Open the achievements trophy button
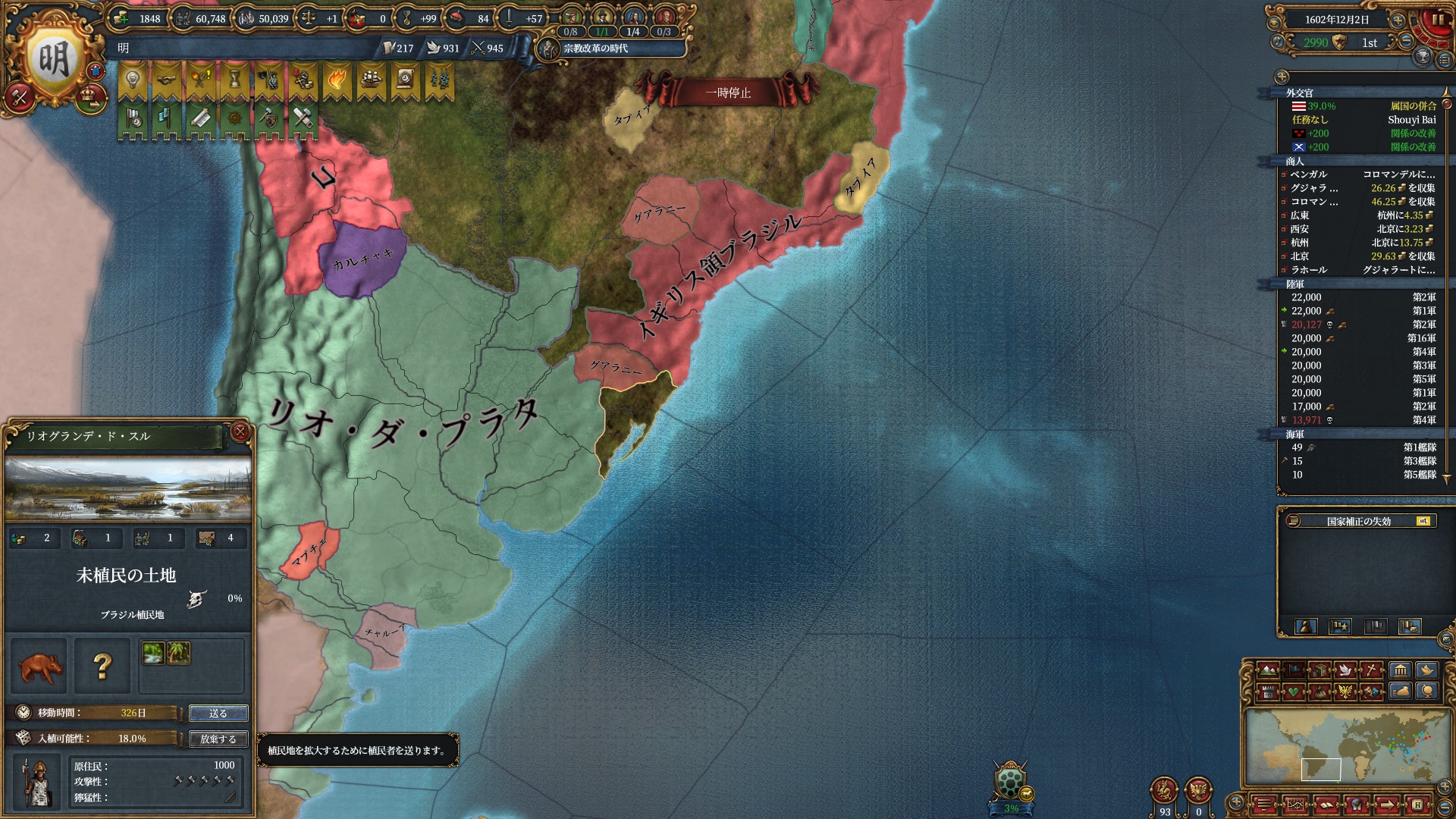 (1423, 57)
